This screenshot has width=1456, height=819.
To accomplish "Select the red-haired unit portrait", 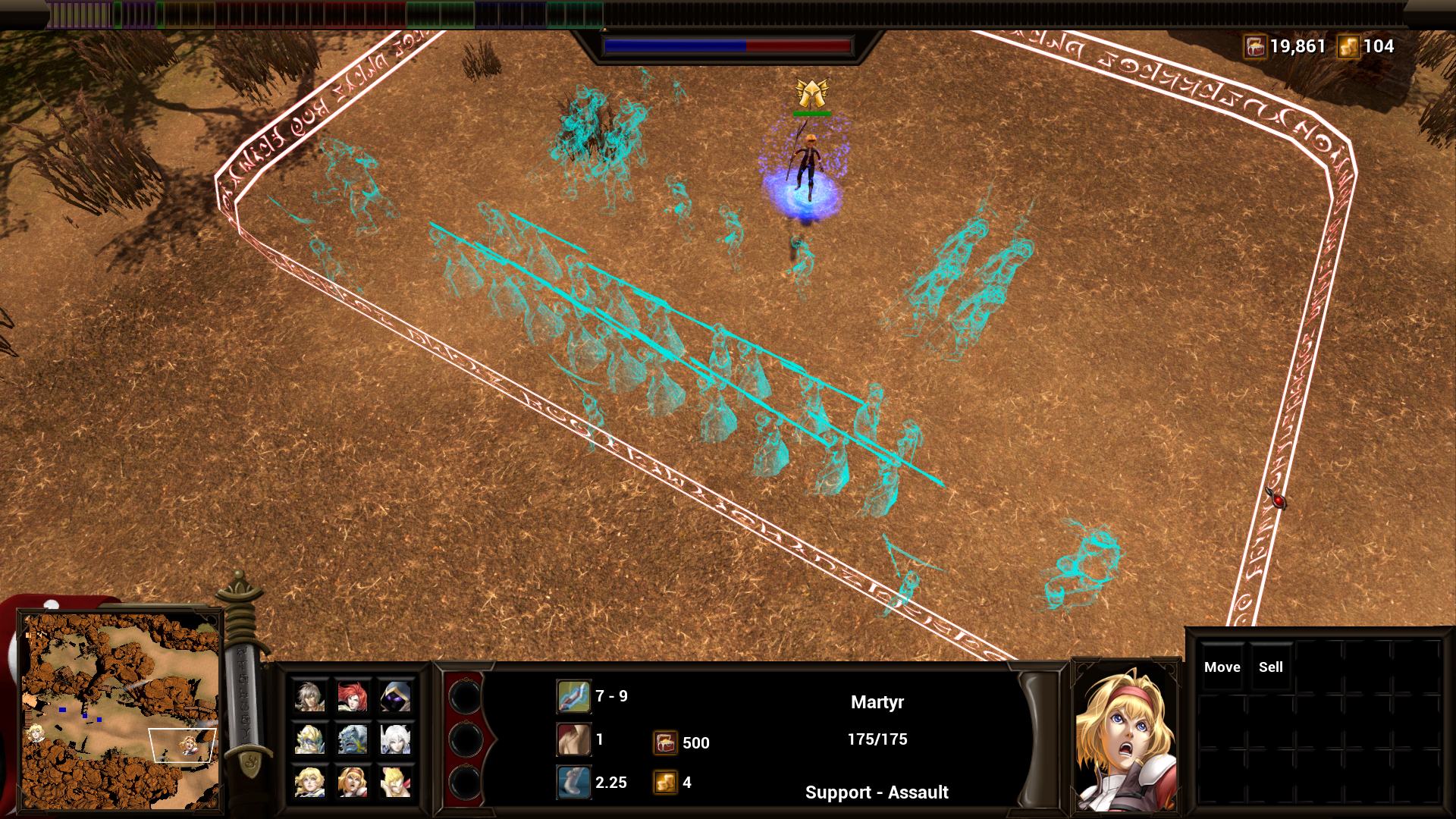I will [x=352, y=696].
